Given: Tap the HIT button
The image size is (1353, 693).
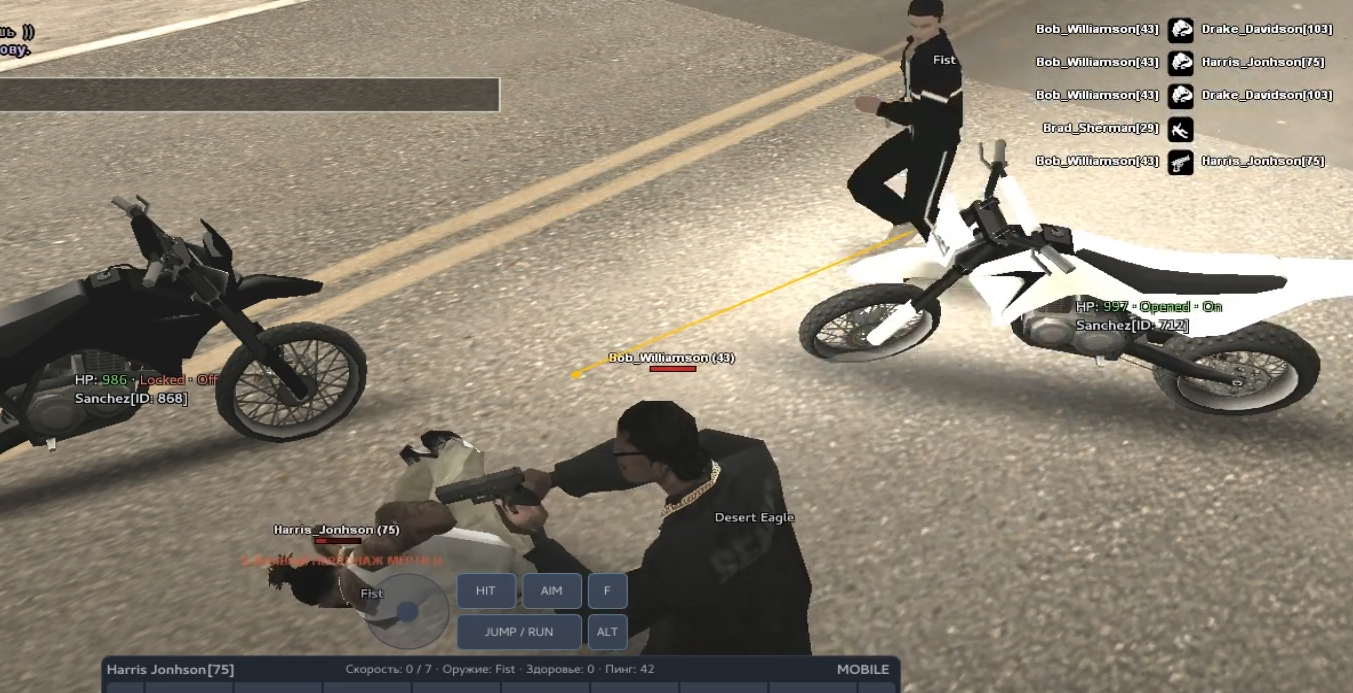Looking at the screenshot, I should tap(486, 591).
